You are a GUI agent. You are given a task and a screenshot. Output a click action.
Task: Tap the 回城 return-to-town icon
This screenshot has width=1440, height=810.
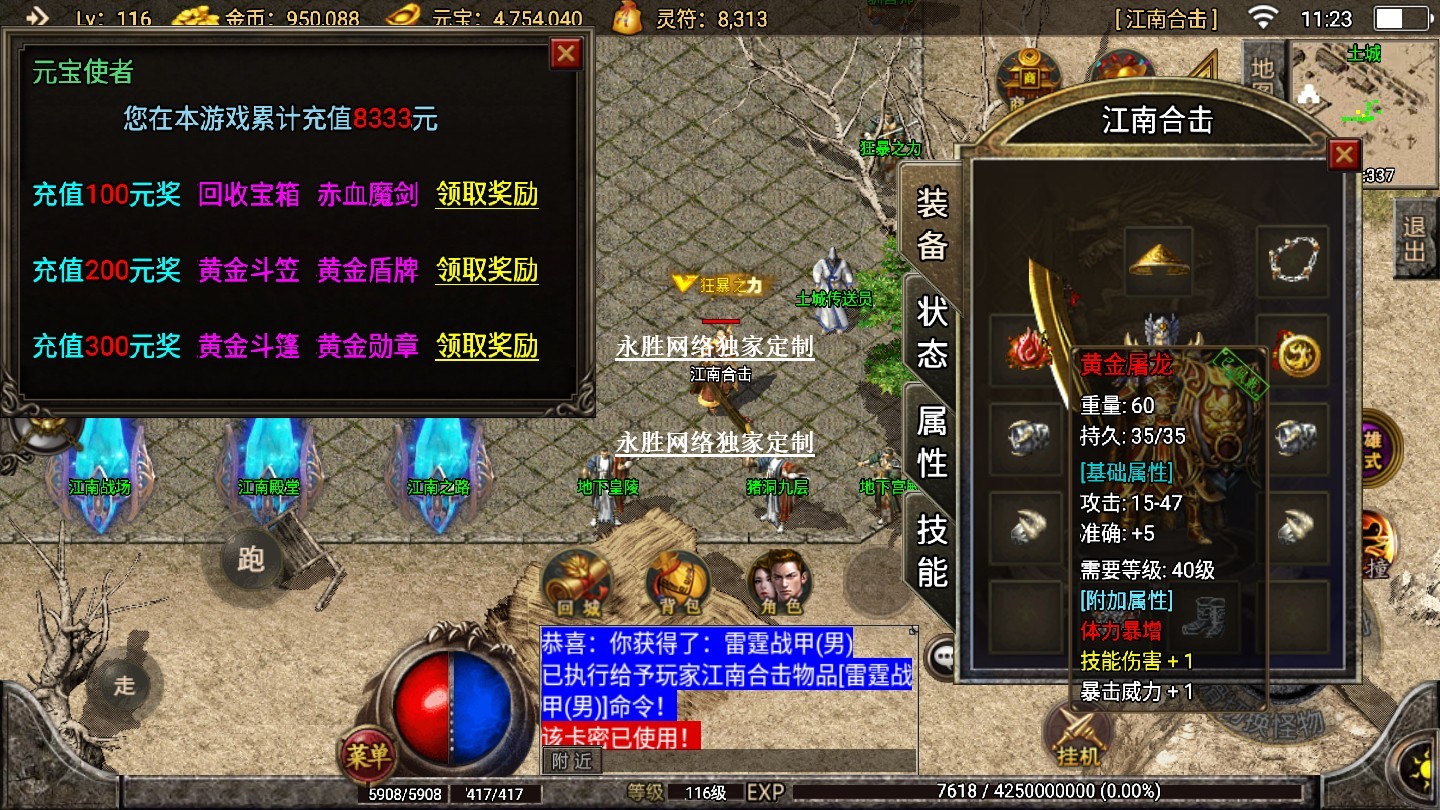[575, 583]
